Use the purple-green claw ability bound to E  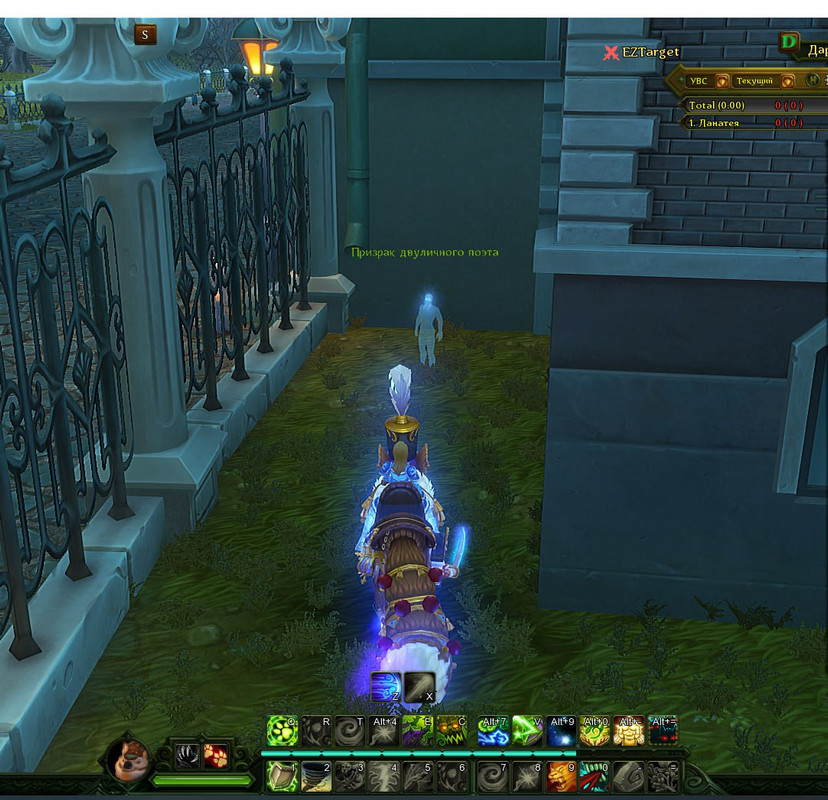417,731
